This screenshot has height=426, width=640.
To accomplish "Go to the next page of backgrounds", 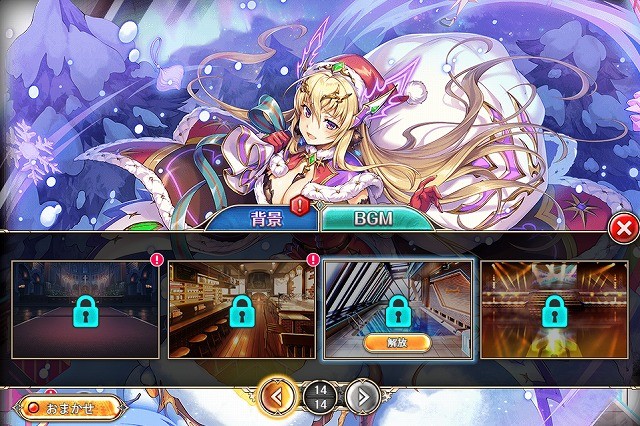I will coord(363,396).
